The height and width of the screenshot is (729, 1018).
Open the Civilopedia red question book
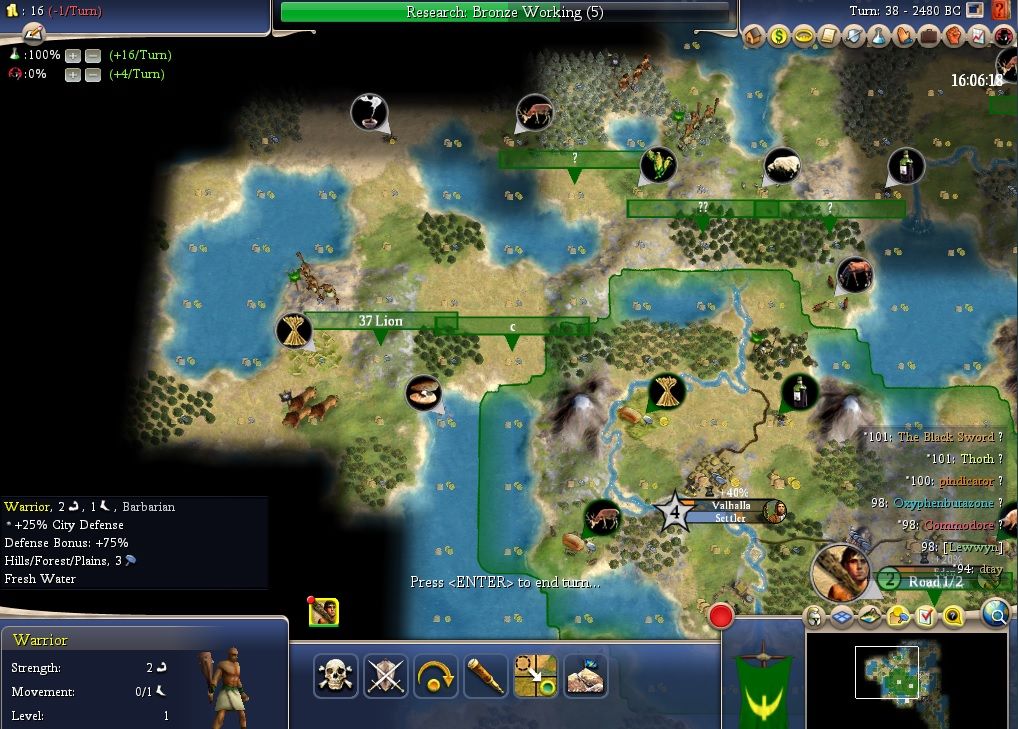1001,11
